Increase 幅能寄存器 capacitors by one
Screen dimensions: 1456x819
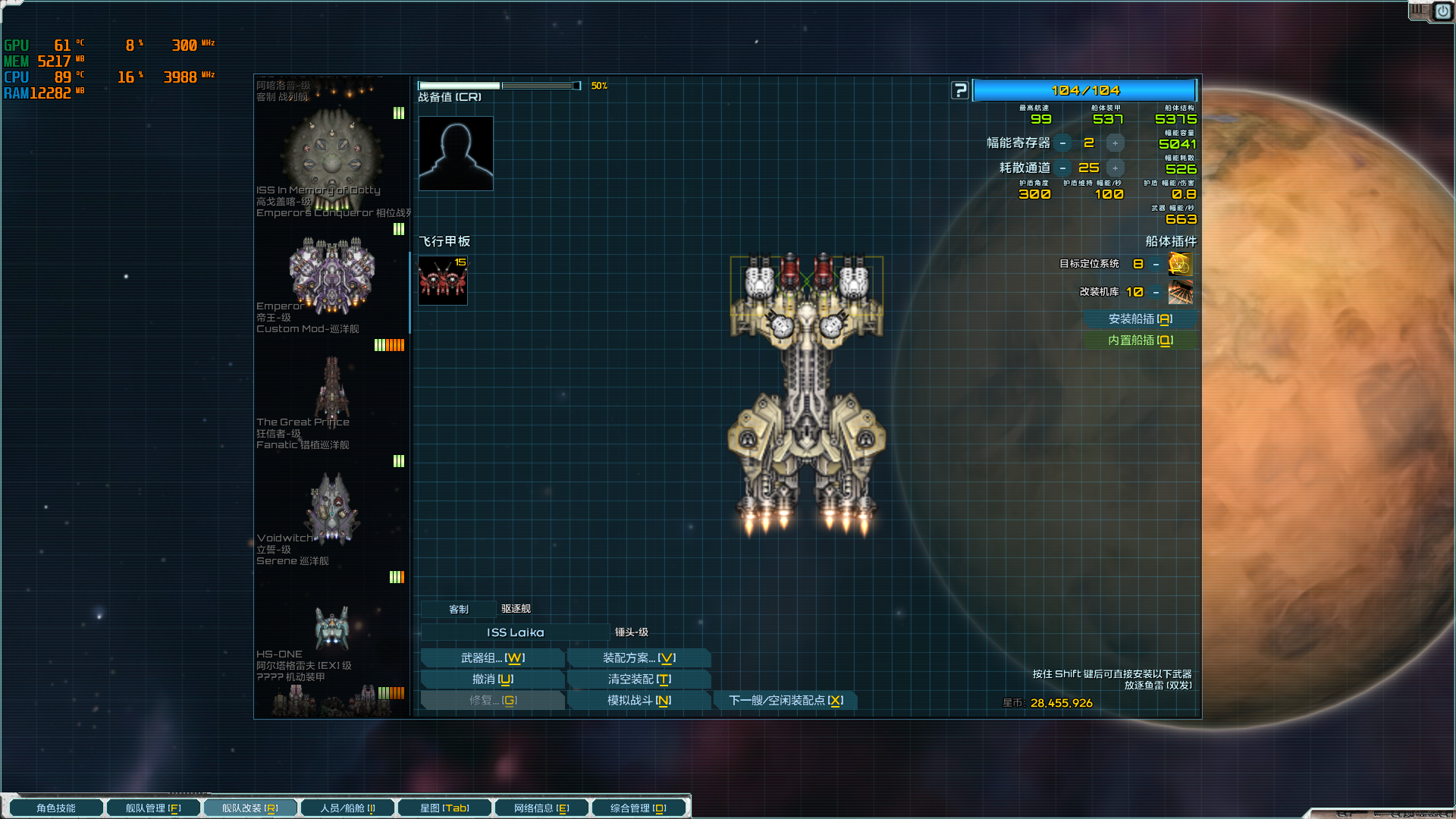[x=1115, y=143]
